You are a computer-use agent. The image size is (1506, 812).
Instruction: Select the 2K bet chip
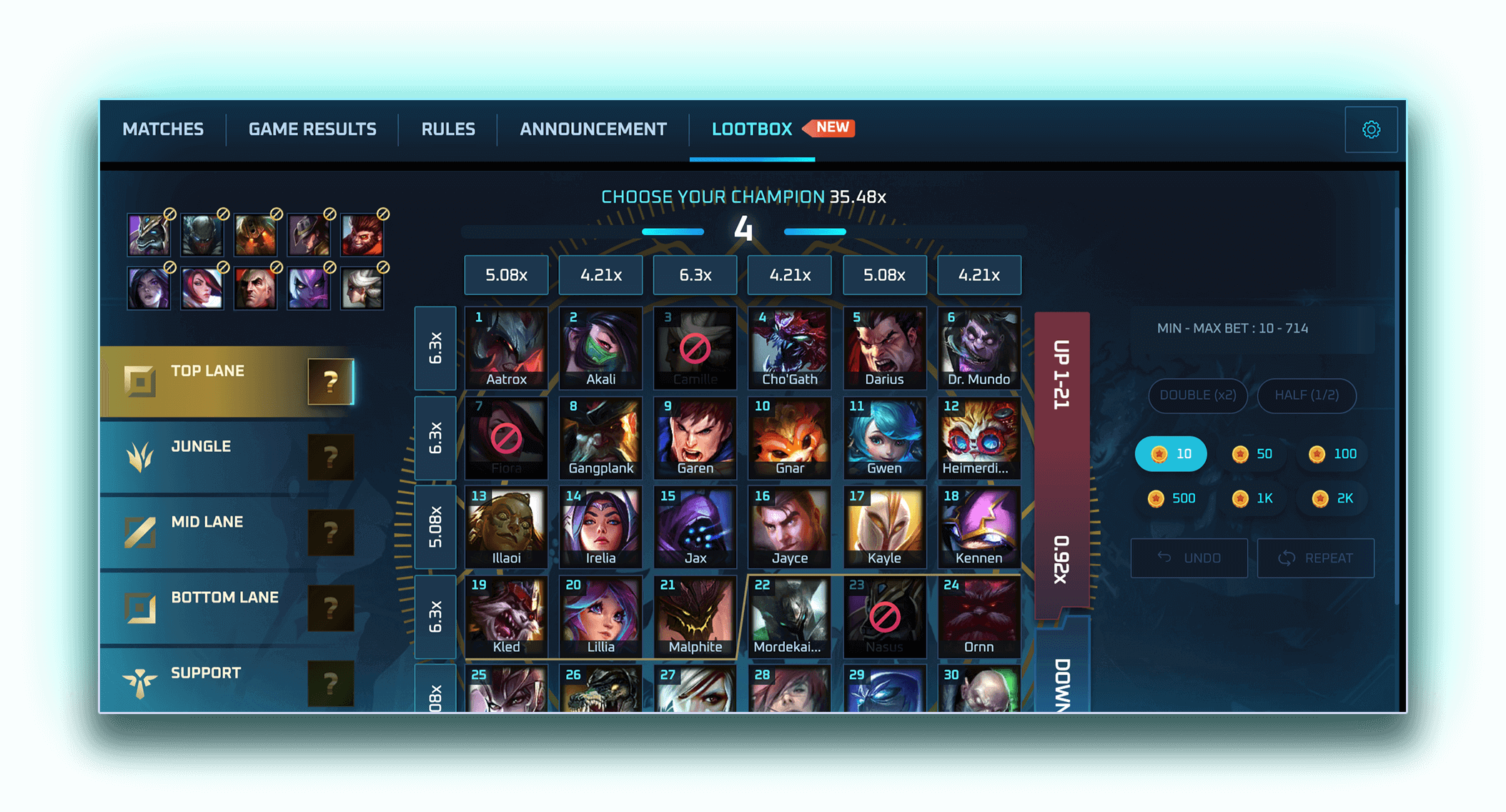click(1332, 498)
